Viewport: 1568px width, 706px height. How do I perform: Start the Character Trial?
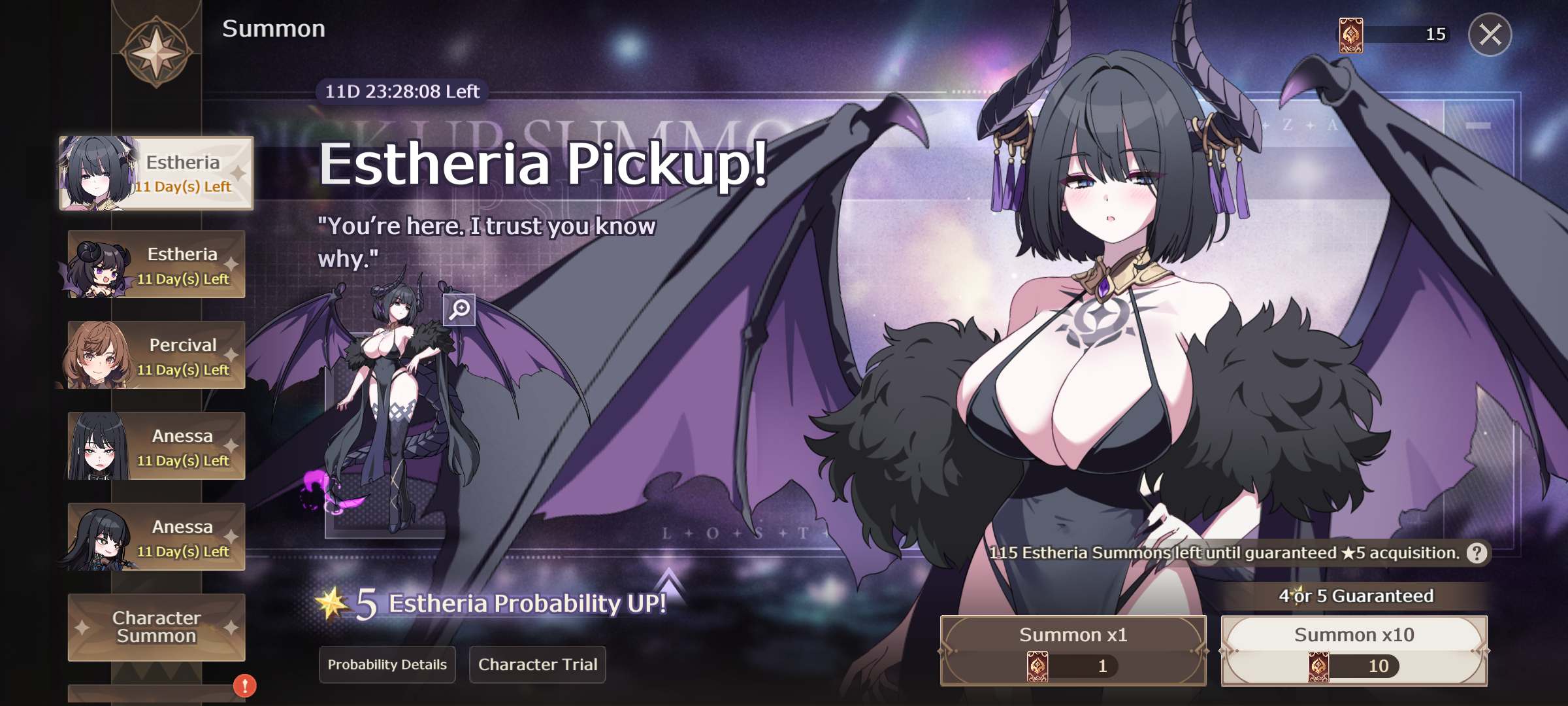point(538,664)
